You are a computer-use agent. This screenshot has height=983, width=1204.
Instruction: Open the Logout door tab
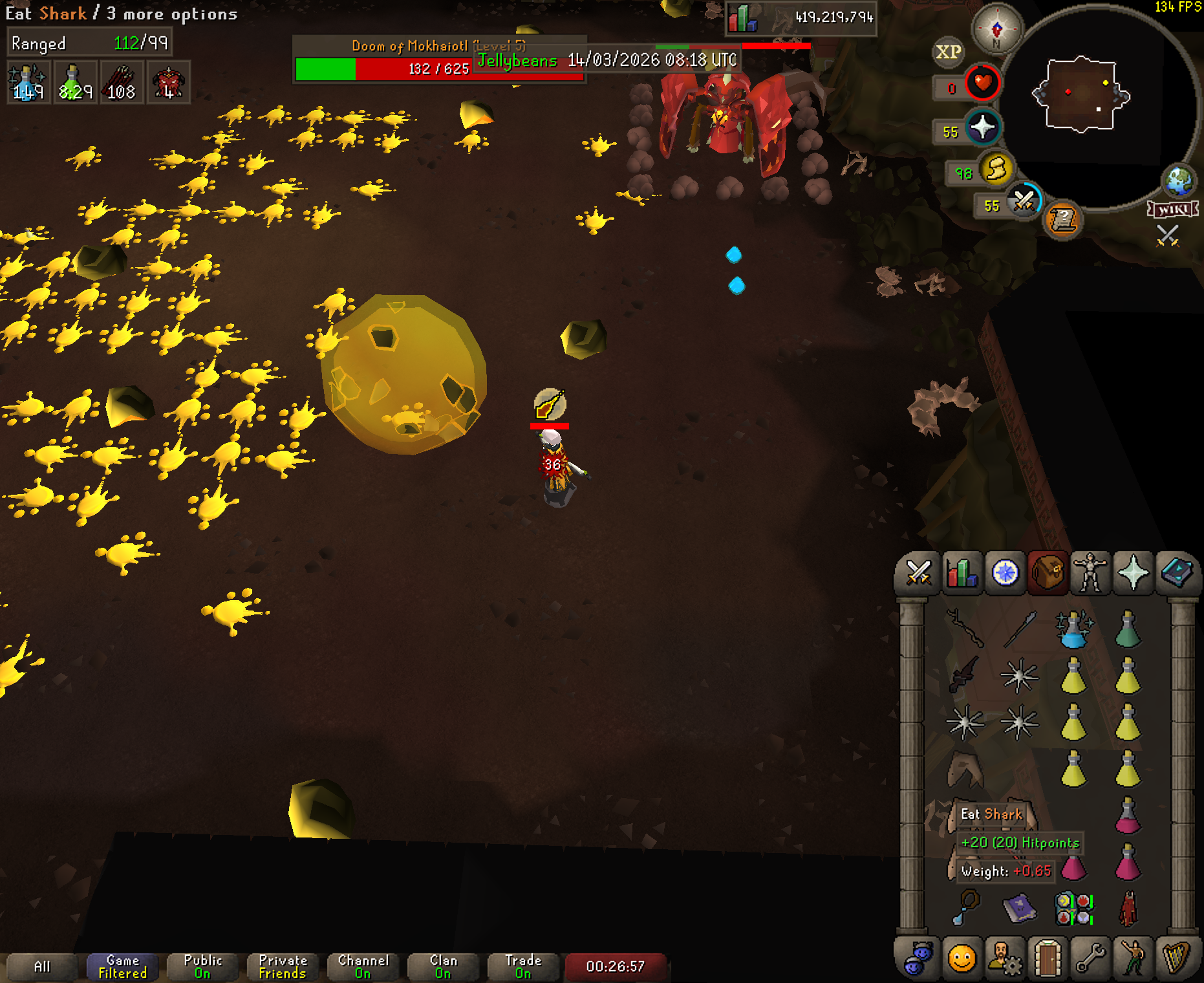pos(1048,958)
